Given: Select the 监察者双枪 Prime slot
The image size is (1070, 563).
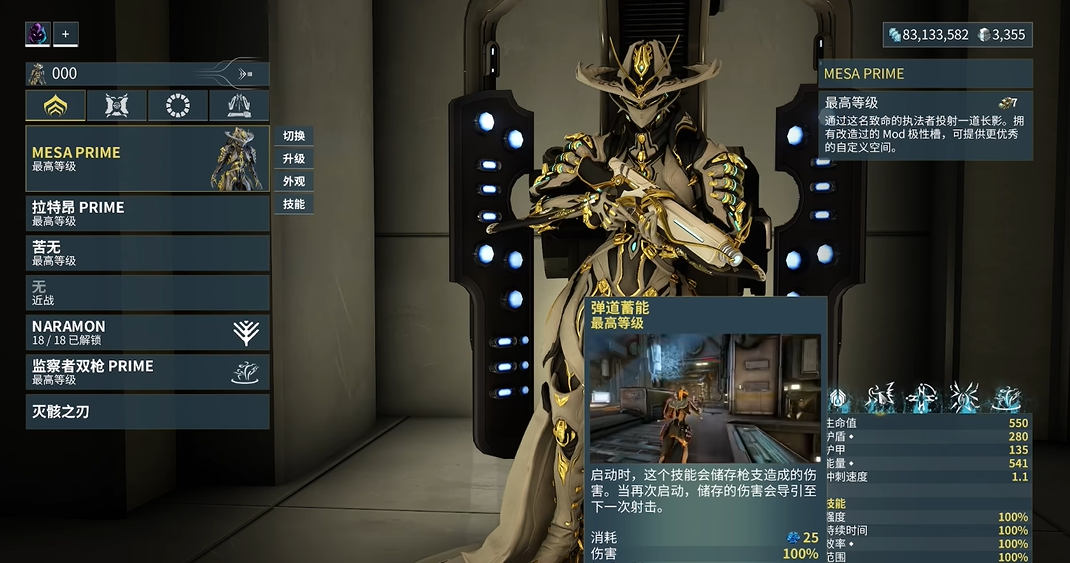Looking at the screenshot, I should pos(147,372).
